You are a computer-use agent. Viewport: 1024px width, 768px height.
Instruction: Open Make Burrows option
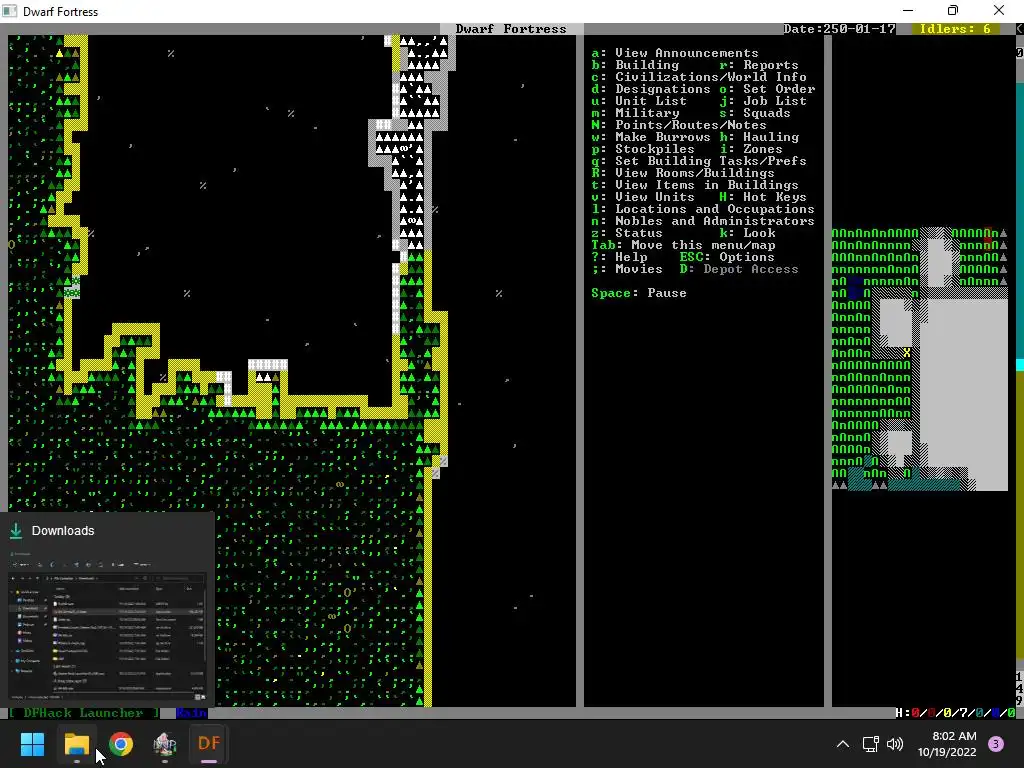coord(662,137)
